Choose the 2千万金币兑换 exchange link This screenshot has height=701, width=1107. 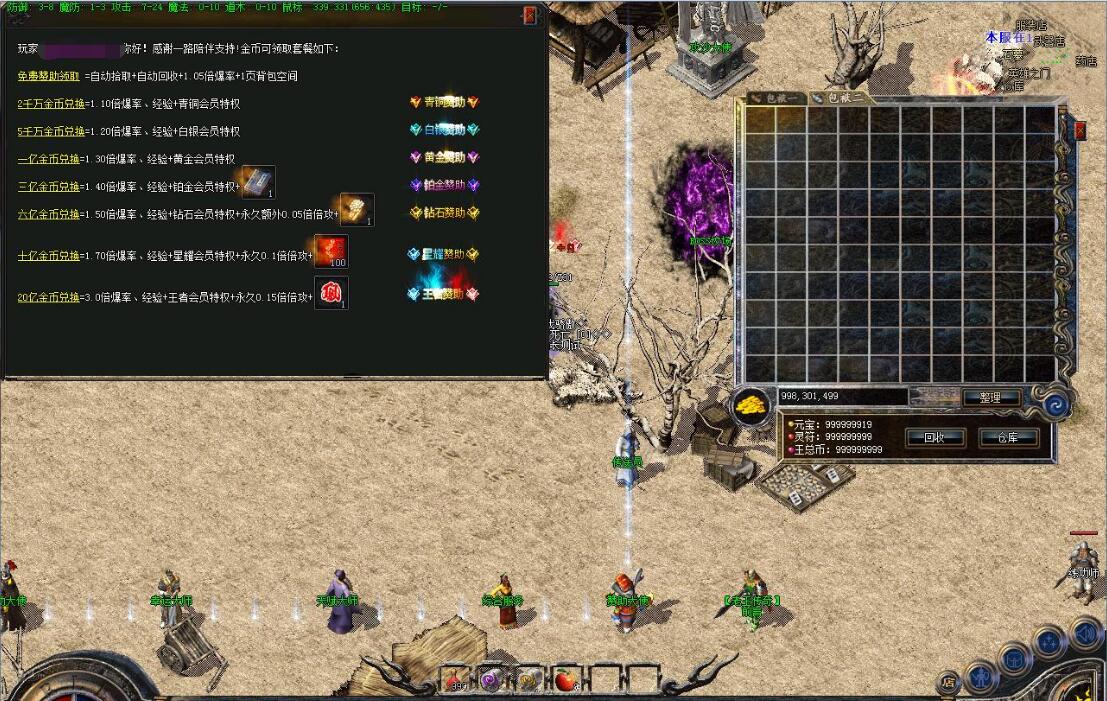tap(49, 104)
